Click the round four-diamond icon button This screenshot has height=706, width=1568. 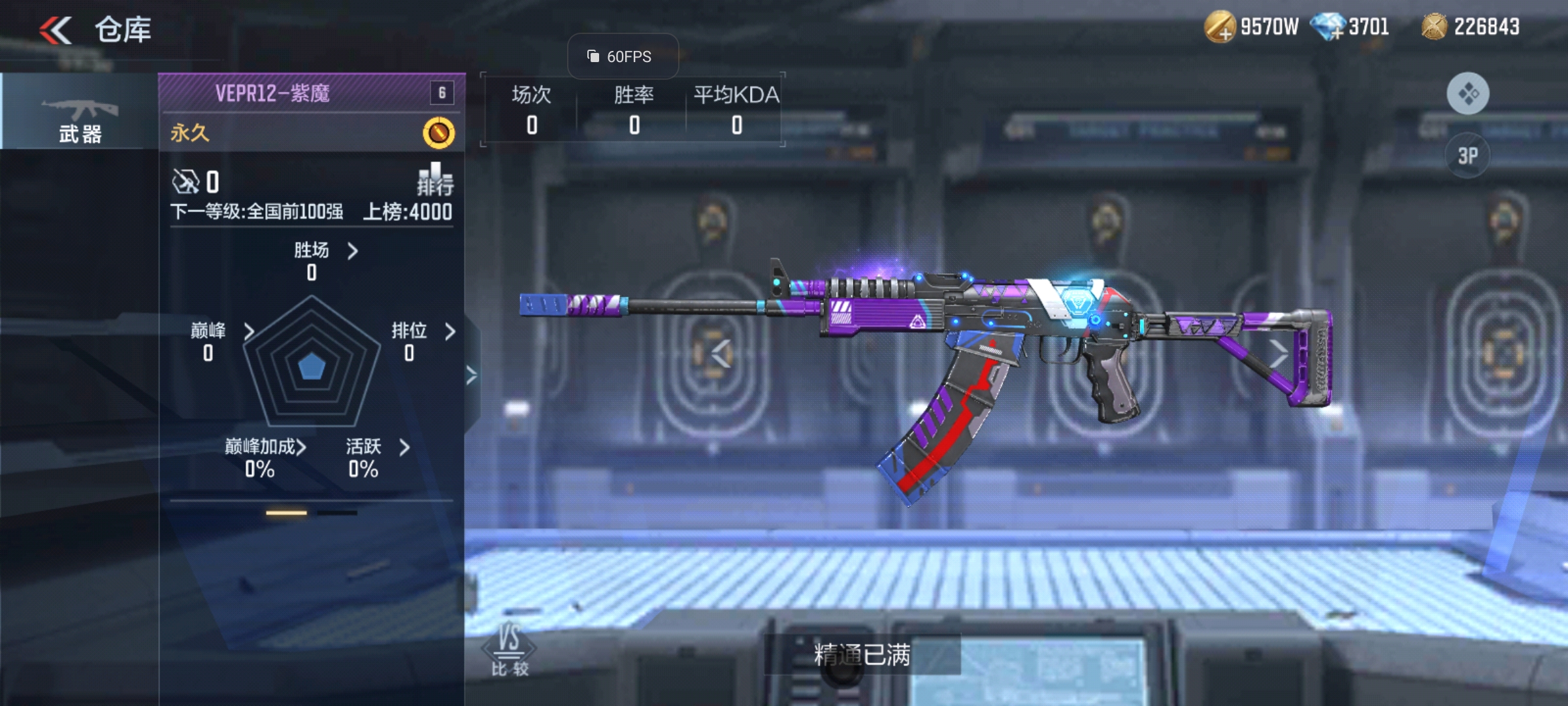click(x=1467, y=93)
